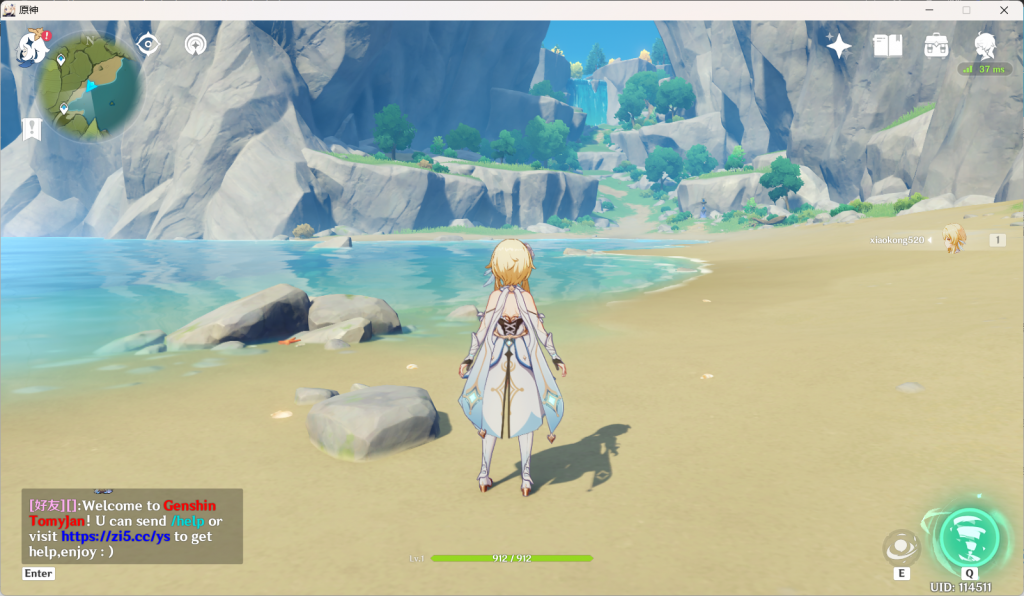Activate the swirling elemental skill icon
This screenshot has width=1024, height=596.
point(901,547)
